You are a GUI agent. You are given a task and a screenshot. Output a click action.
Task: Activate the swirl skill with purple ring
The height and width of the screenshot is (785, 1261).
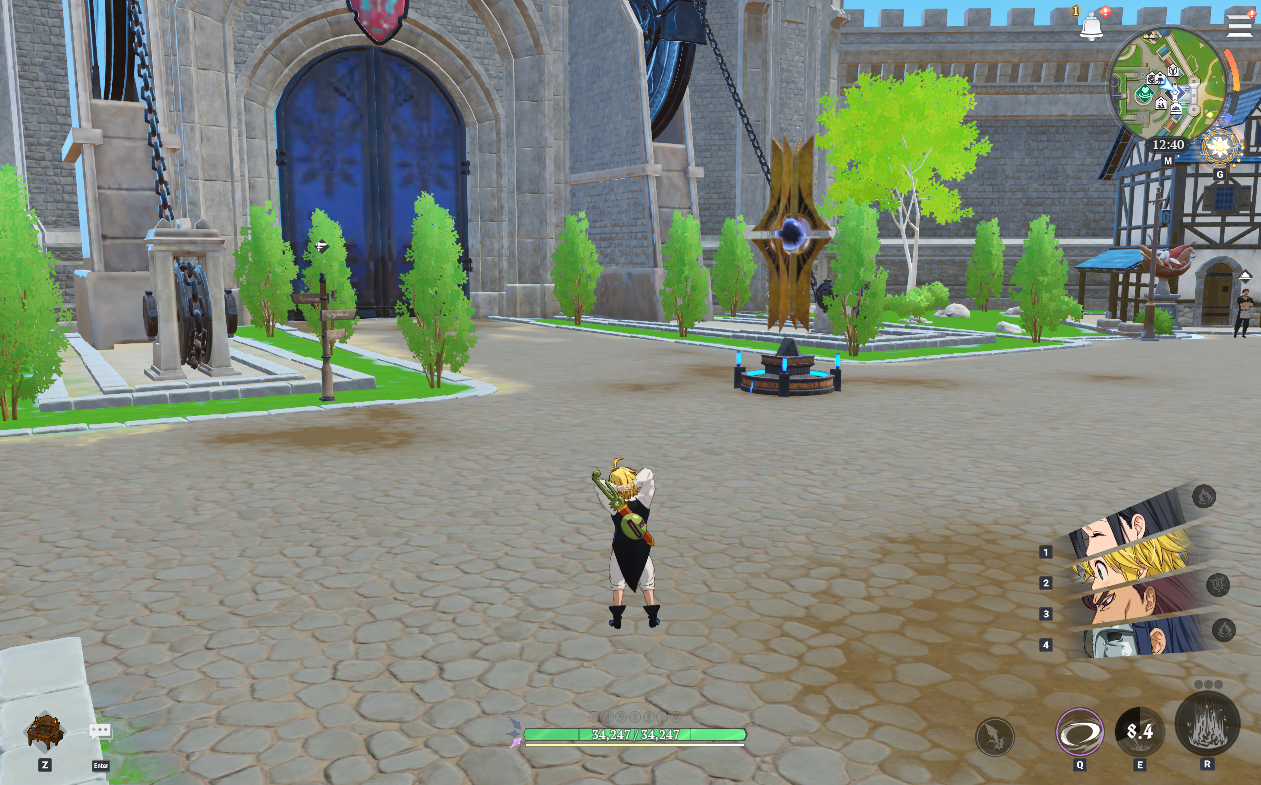pos(1080,732)
